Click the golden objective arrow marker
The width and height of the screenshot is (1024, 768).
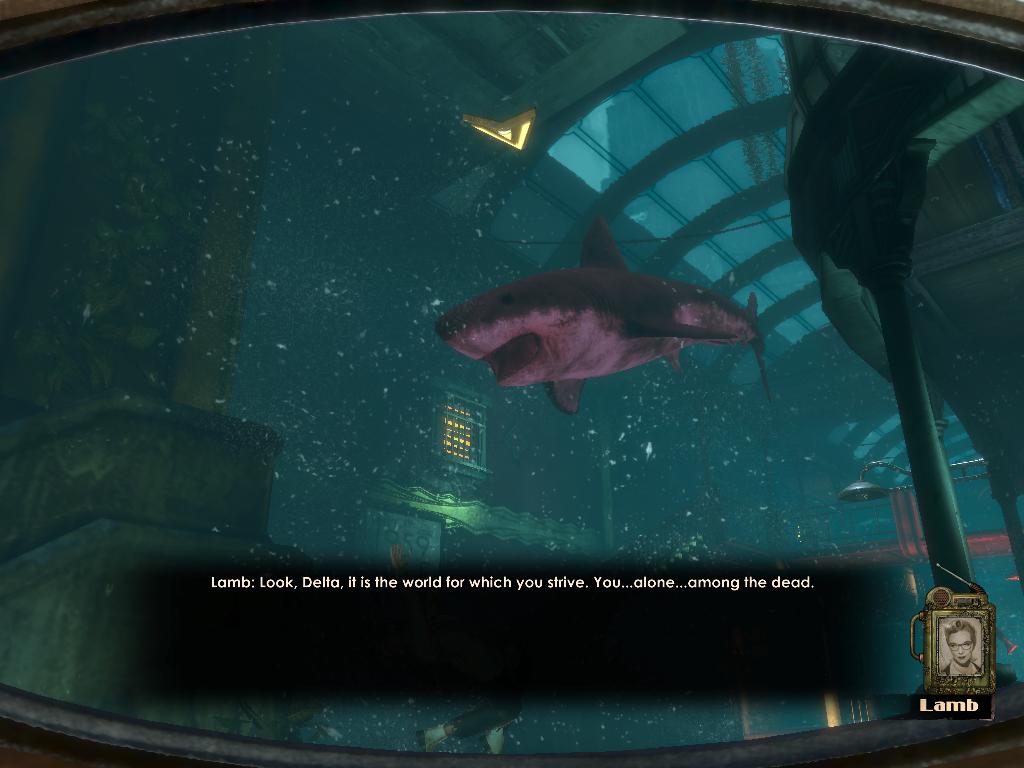coord(503,127)
